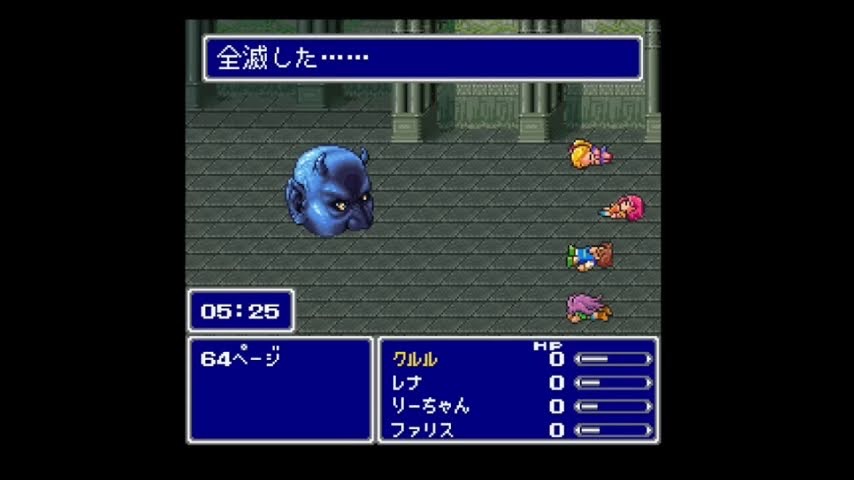Choose りーちゃん in the party list
854x480 pixels.
(x=430, y=406)
